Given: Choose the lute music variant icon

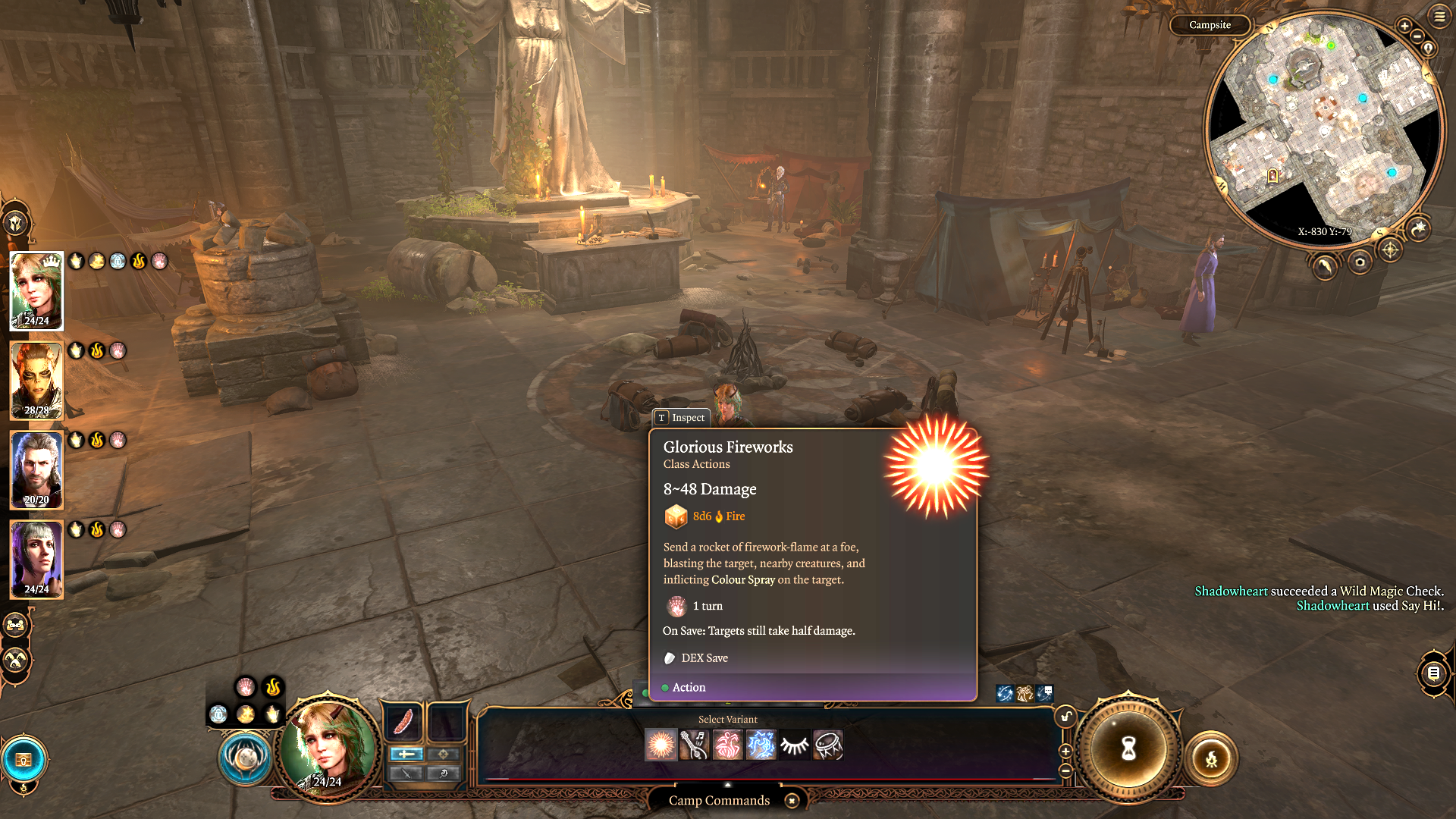Looking at the screenshot, I should pyautogui.click(x=694, y=745).
